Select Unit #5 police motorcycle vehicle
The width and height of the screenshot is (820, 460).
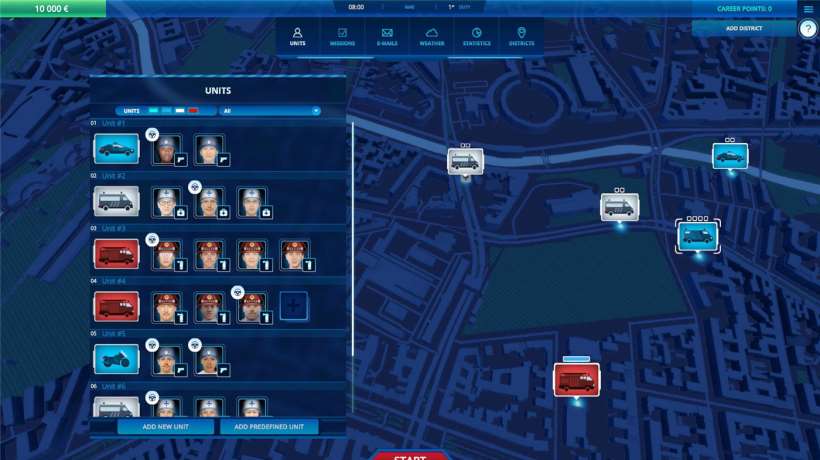(116, 357)
